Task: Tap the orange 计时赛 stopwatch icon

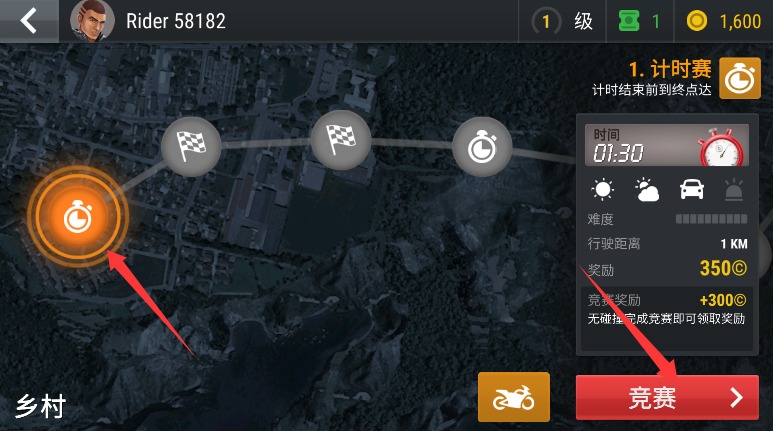Action: coord(740,79)
